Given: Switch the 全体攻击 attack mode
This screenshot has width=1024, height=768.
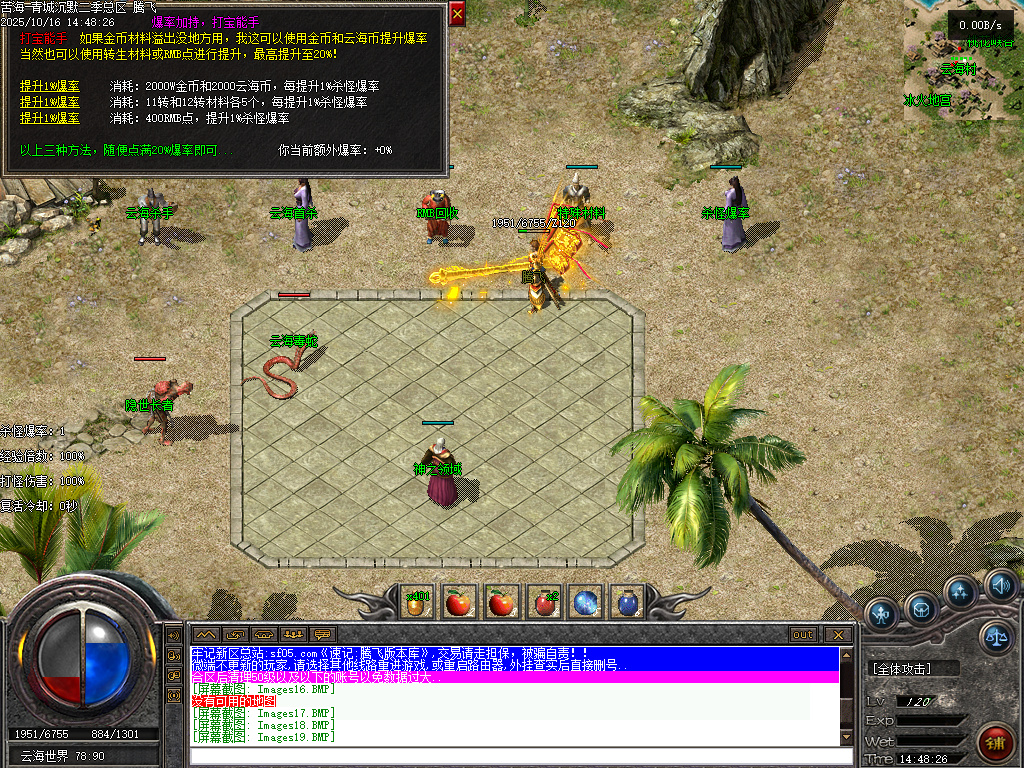Looking at the screenshot, I should click(914, 669).
